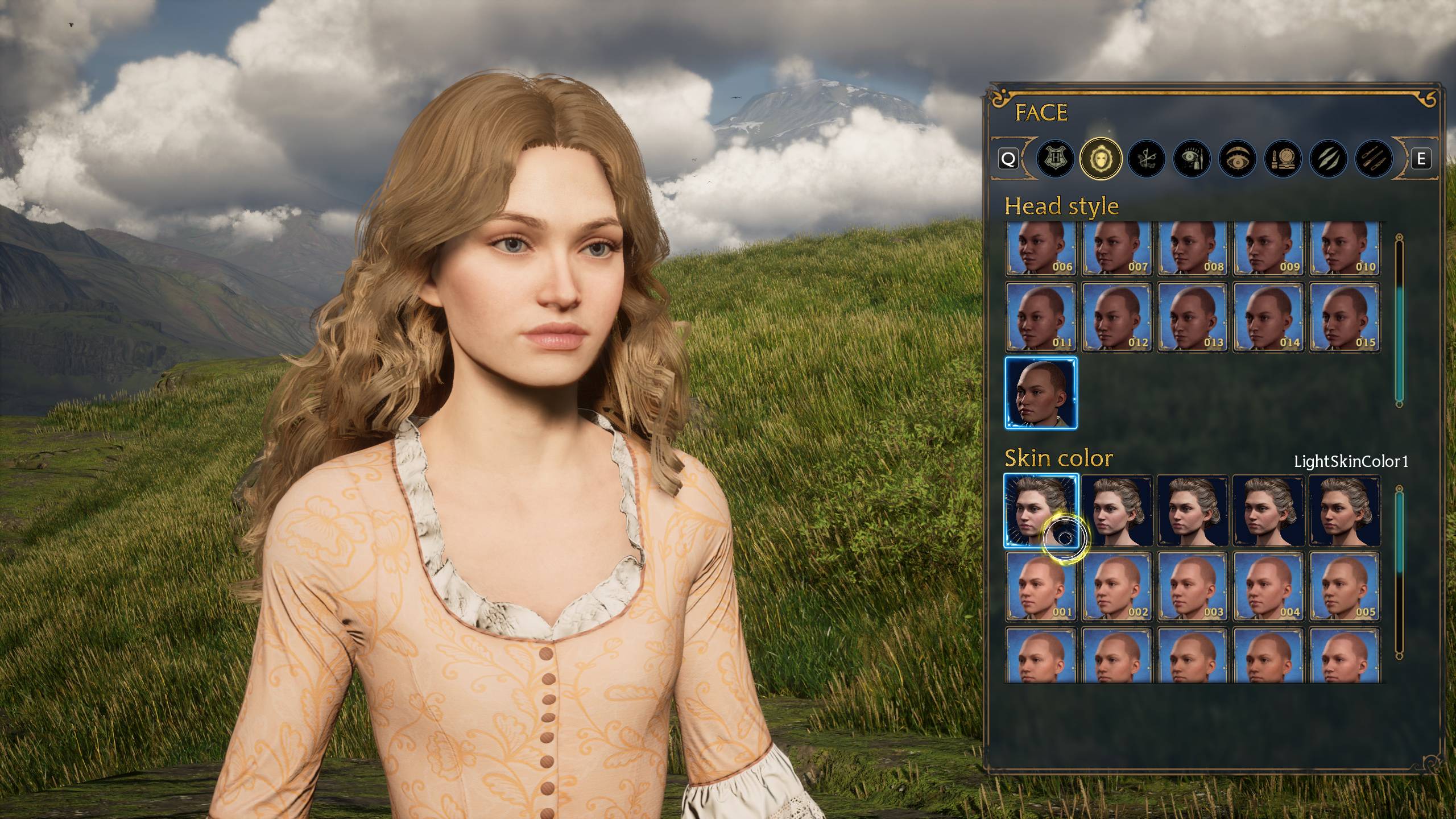Select skin color thumbnail 004

coord(1269,586)
